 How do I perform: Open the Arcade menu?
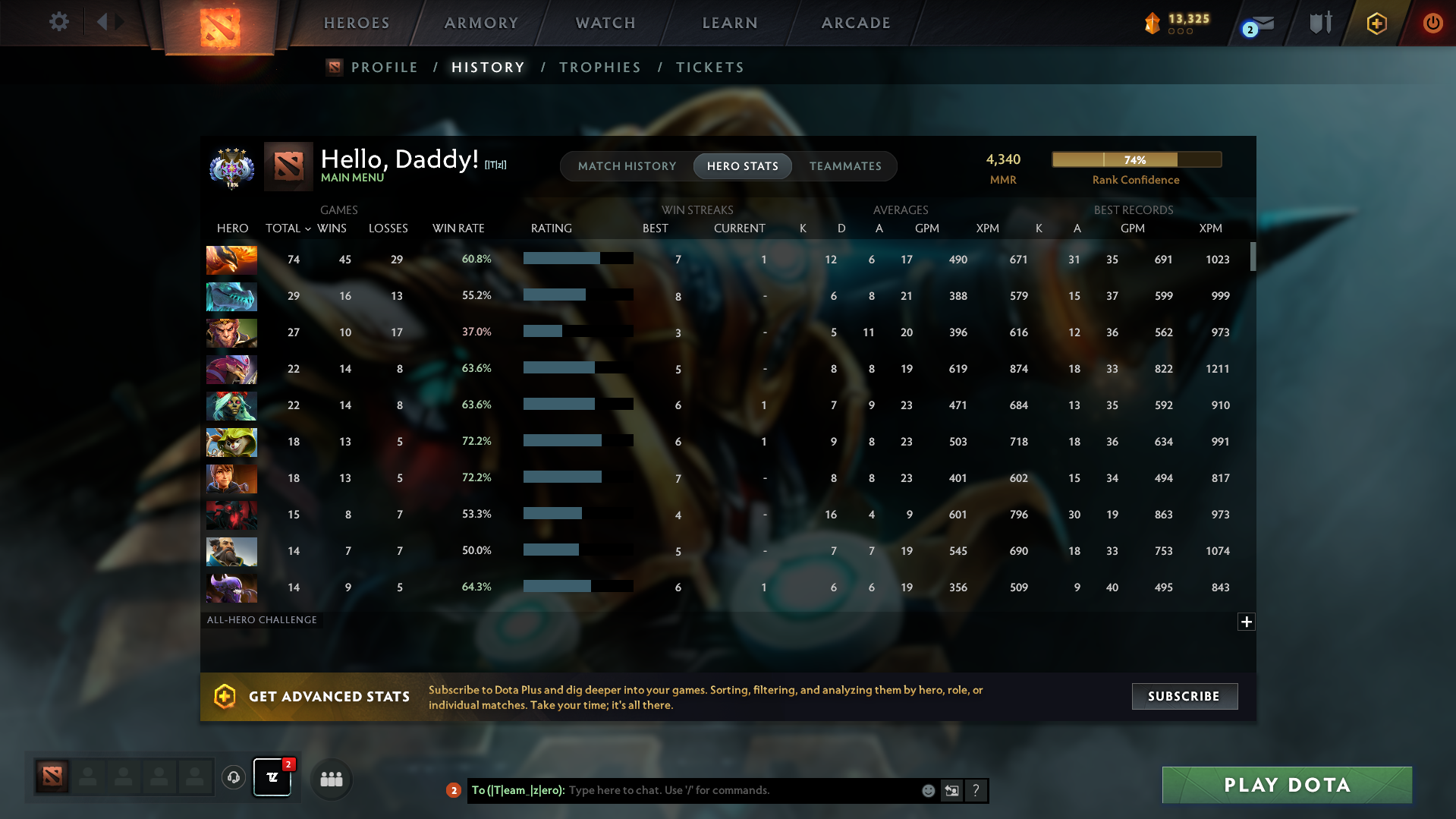click(x=855, y=23)
